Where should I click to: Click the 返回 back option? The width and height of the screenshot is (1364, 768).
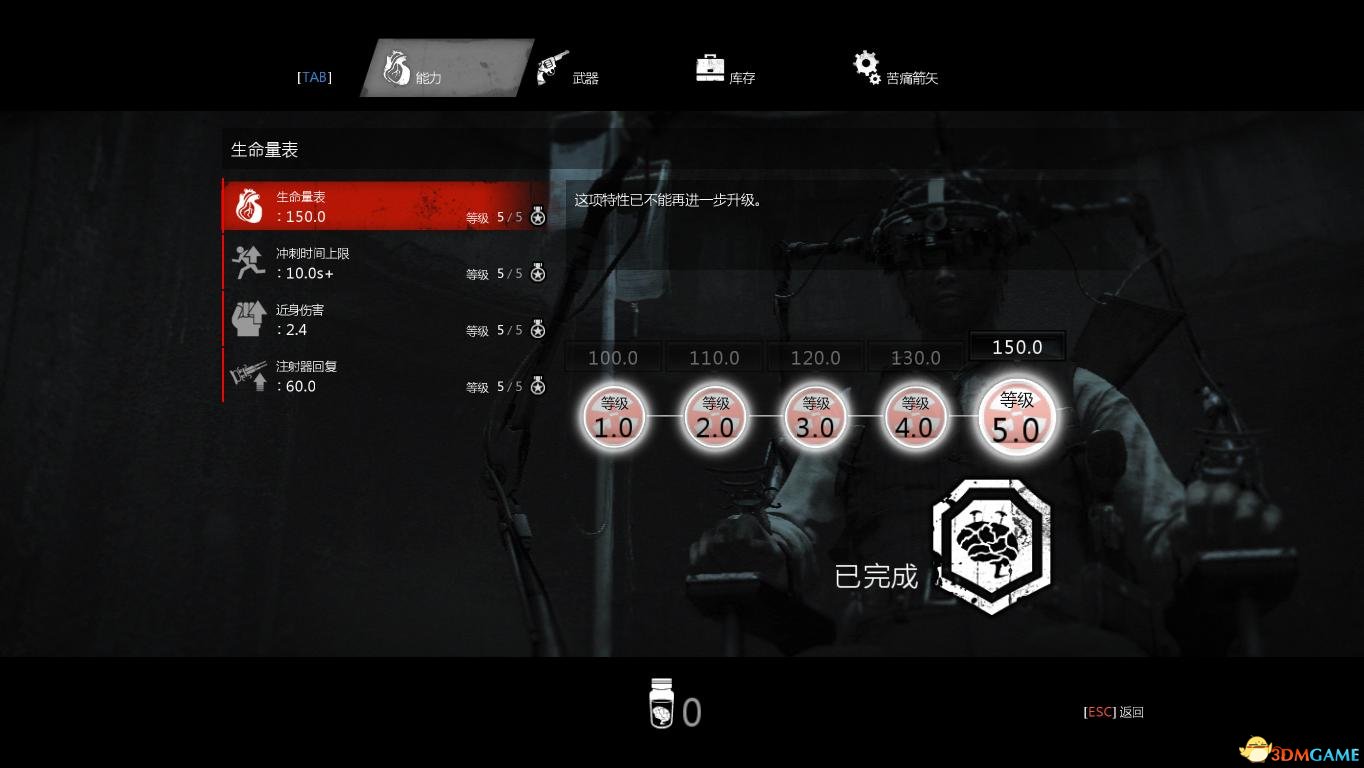1114,712
